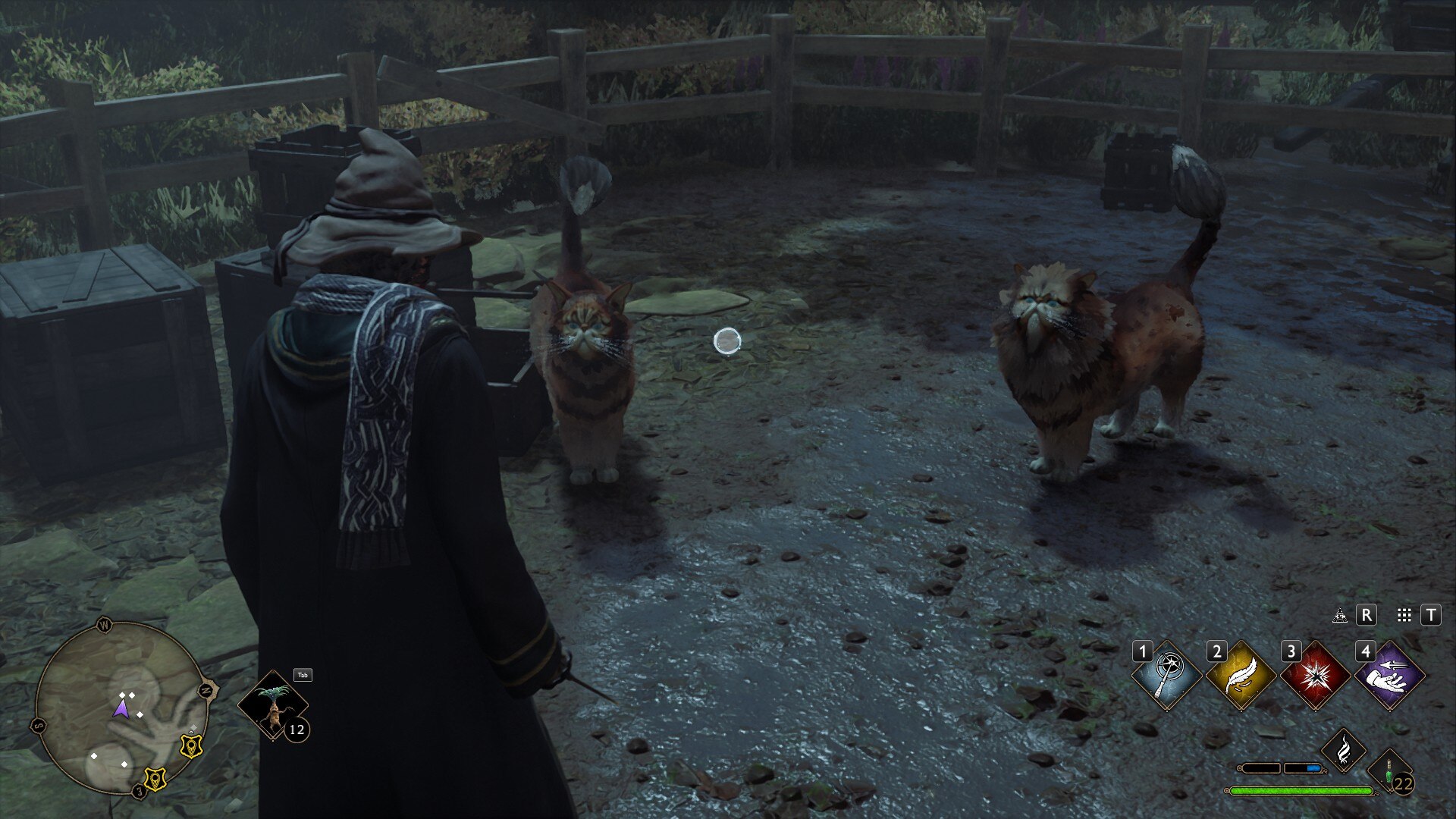Cast the wand-and-star spell in slot 1
Screen dimensions: 1456x819
(x=1166, y=676)
